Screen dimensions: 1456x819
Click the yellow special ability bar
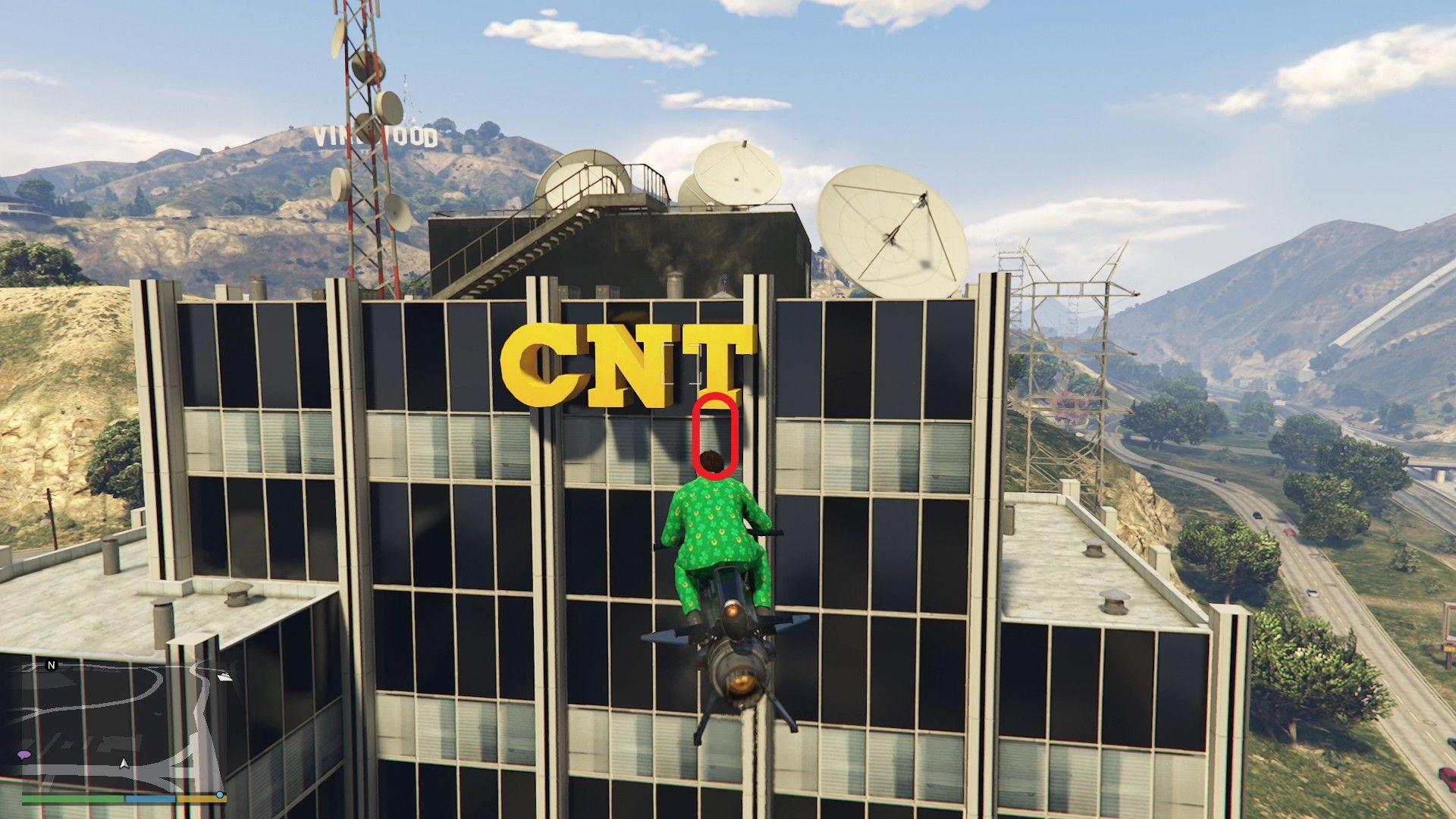tap(201, 799)
